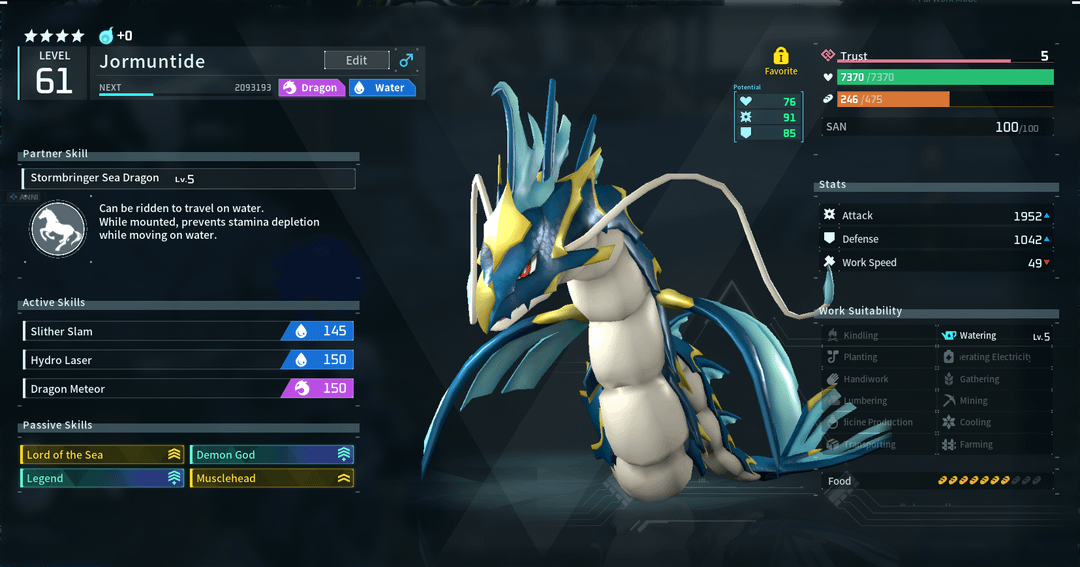Click the Edit name button
The height and width of the screenshot is (567, 1080).
pyautogui.click(x=356, y=61)
